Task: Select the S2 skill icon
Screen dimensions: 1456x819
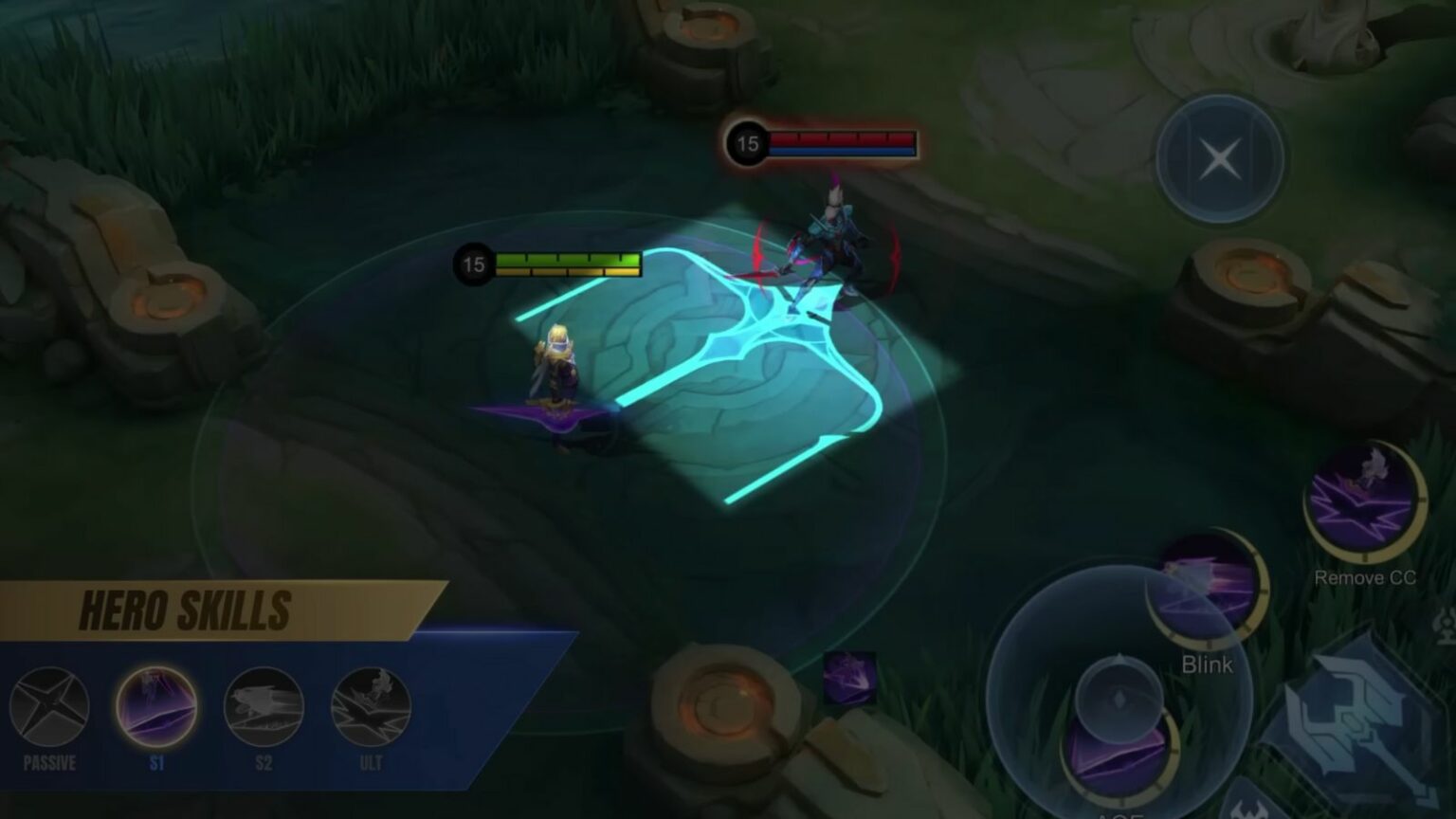Action: [262, 706]
